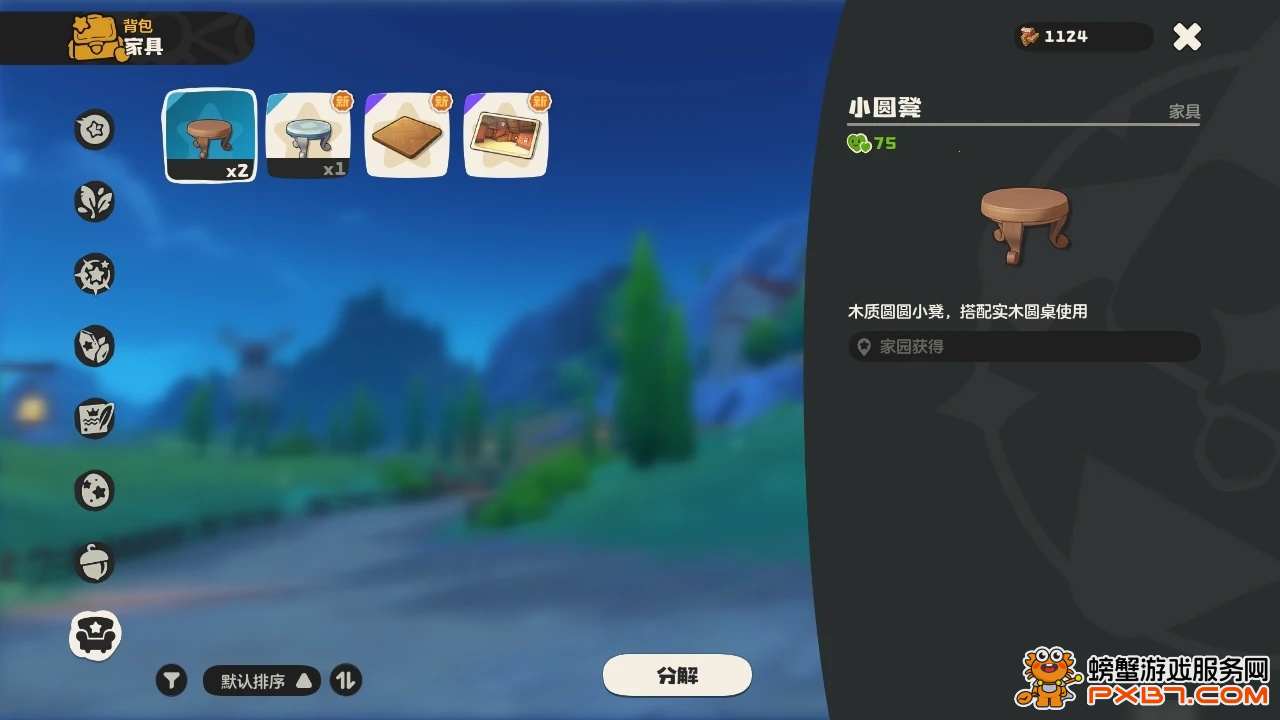Select the wooden floor plank thumbnail
The height and width of the screenshot is (720, 1280).
coord(406,134)
